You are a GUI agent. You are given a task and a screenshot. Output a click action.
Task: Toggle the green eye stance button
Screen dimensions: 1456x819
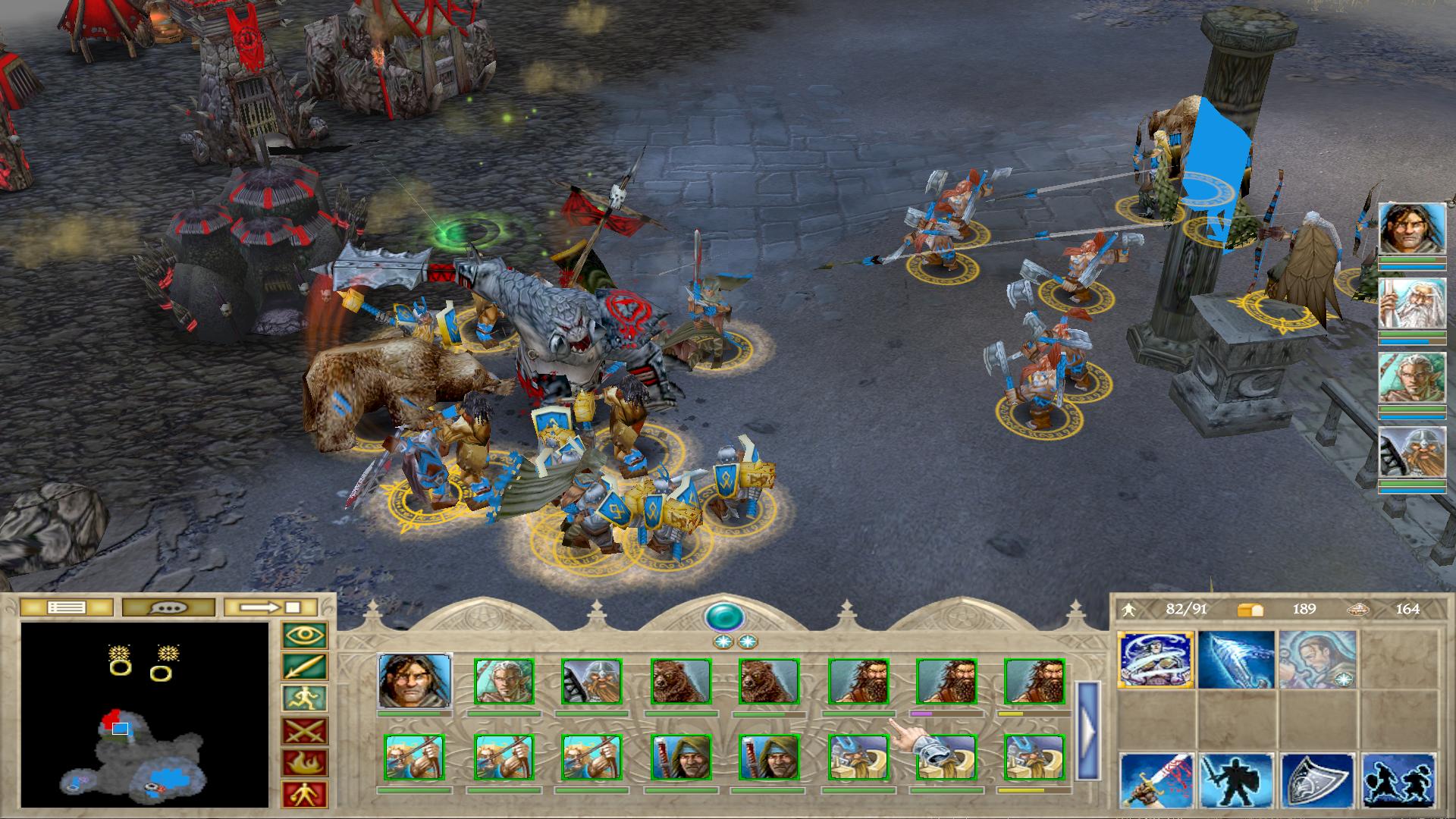click(x=304, y=635)
